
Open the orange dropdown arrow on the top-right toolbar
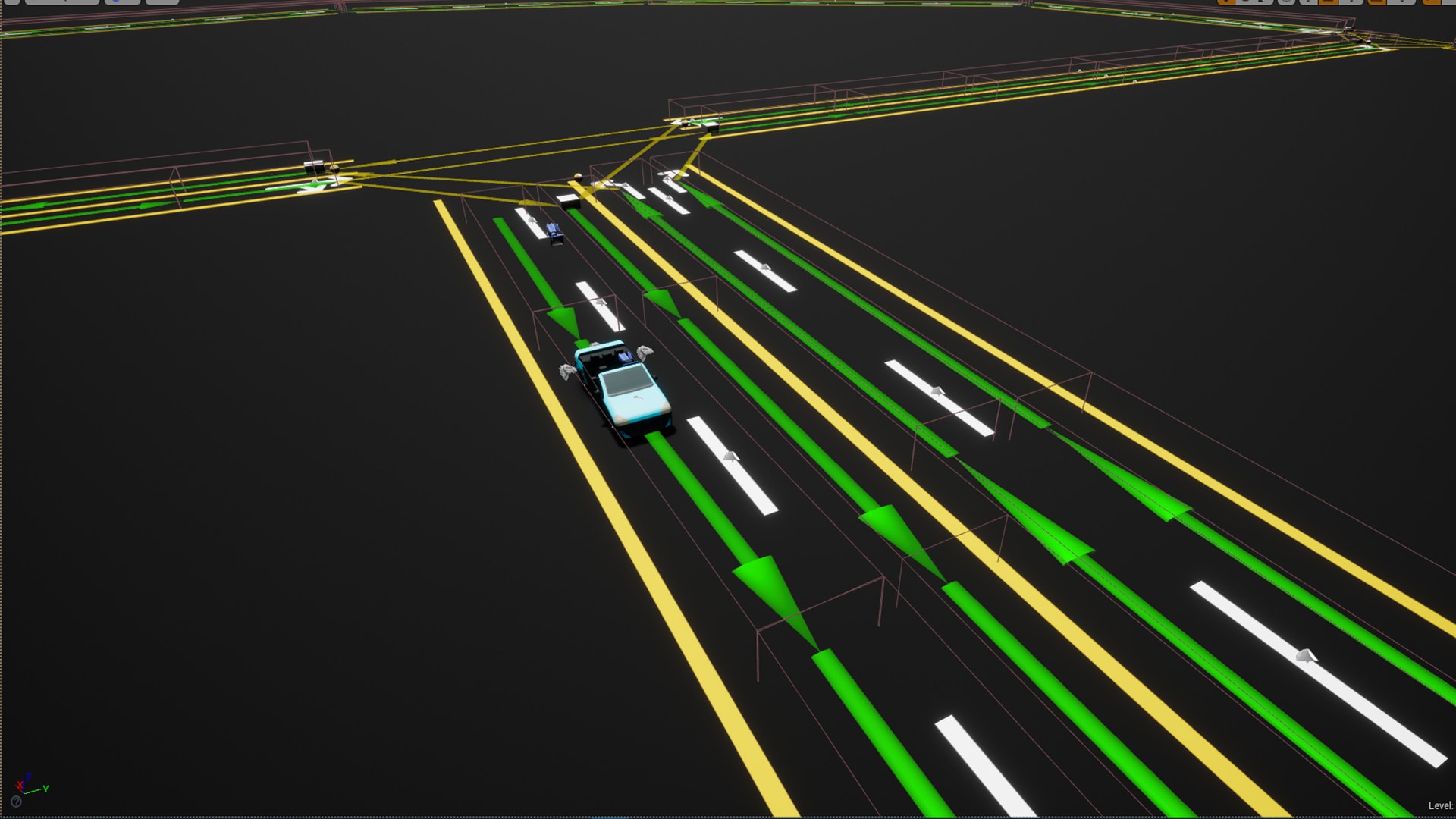pos(1226,5)
